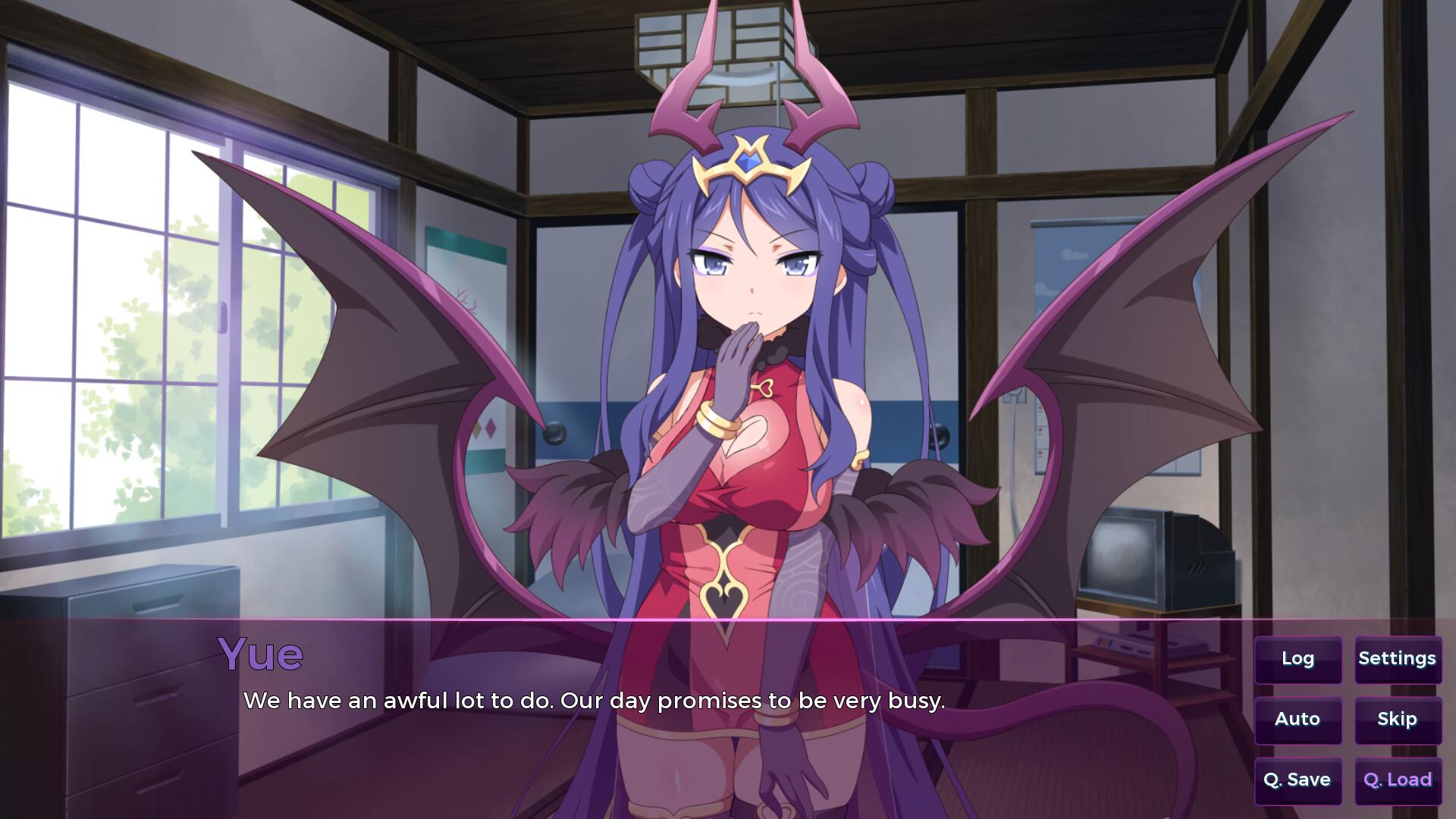Load the latest quicksave with Q. Load

1398,780
